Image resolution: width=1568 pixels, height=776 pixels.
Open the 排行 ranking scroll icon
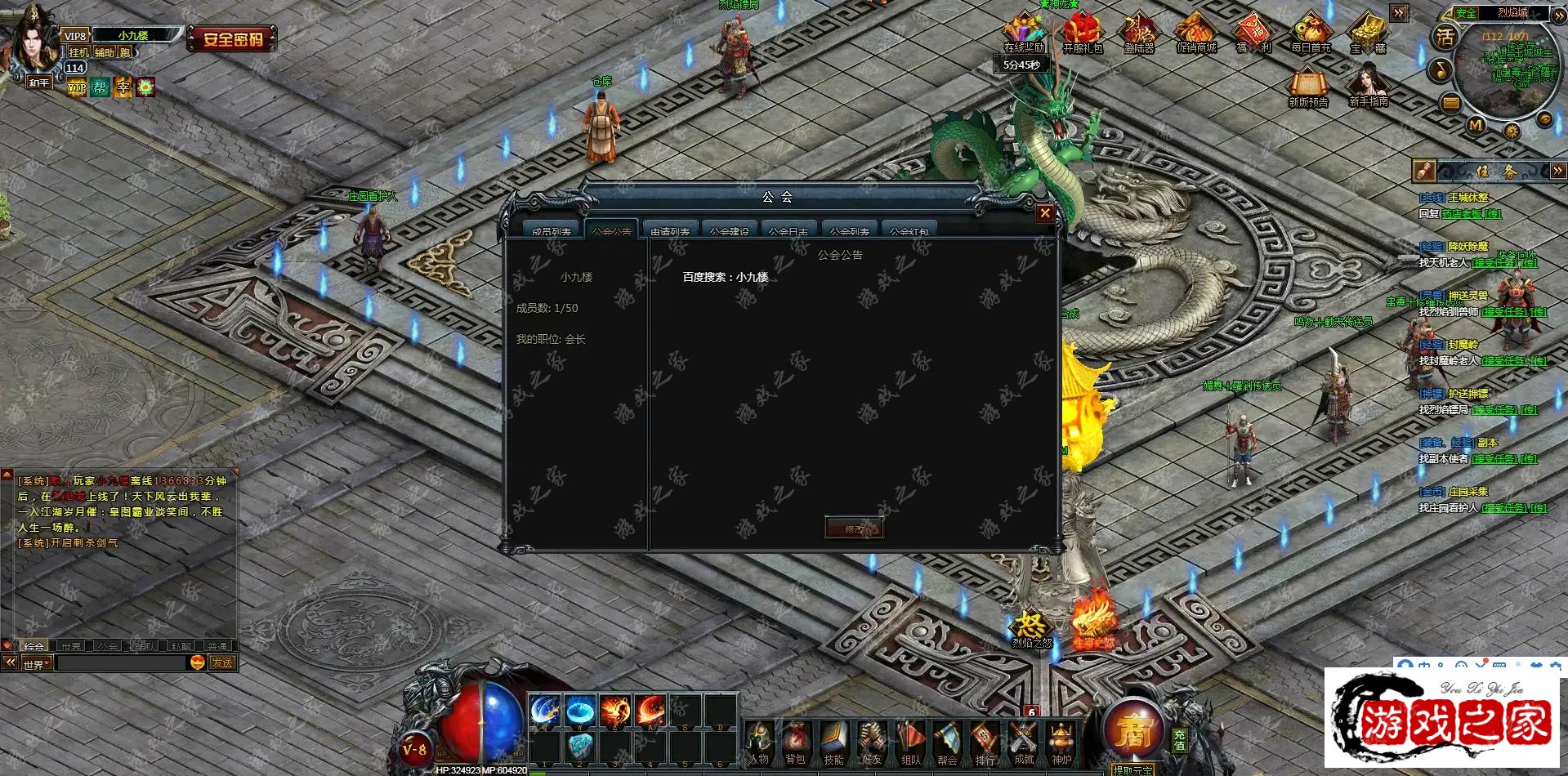tap(985, 742)
